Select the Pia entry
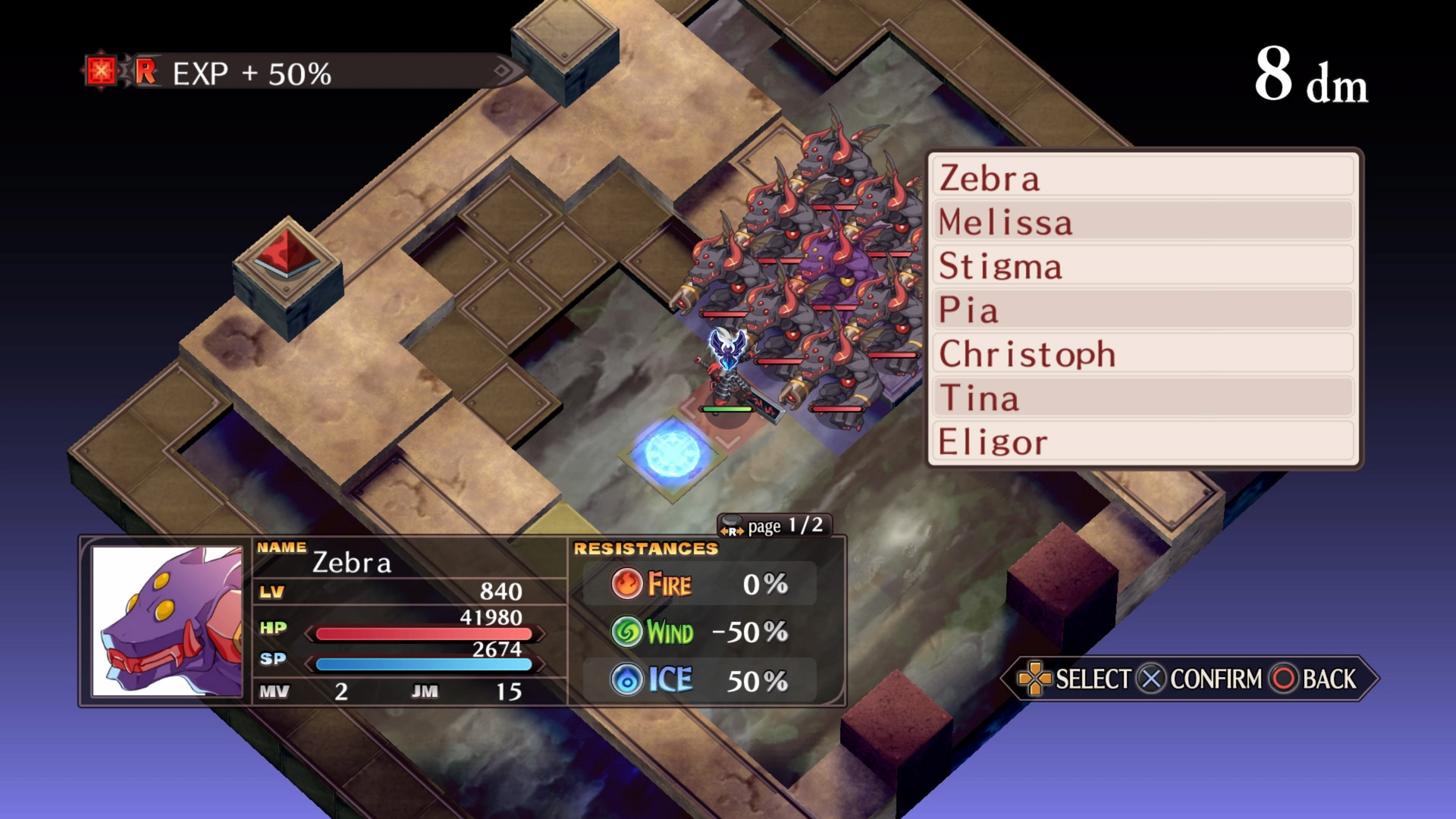This screenshot has height=819, width=1456. point(1144,309)
